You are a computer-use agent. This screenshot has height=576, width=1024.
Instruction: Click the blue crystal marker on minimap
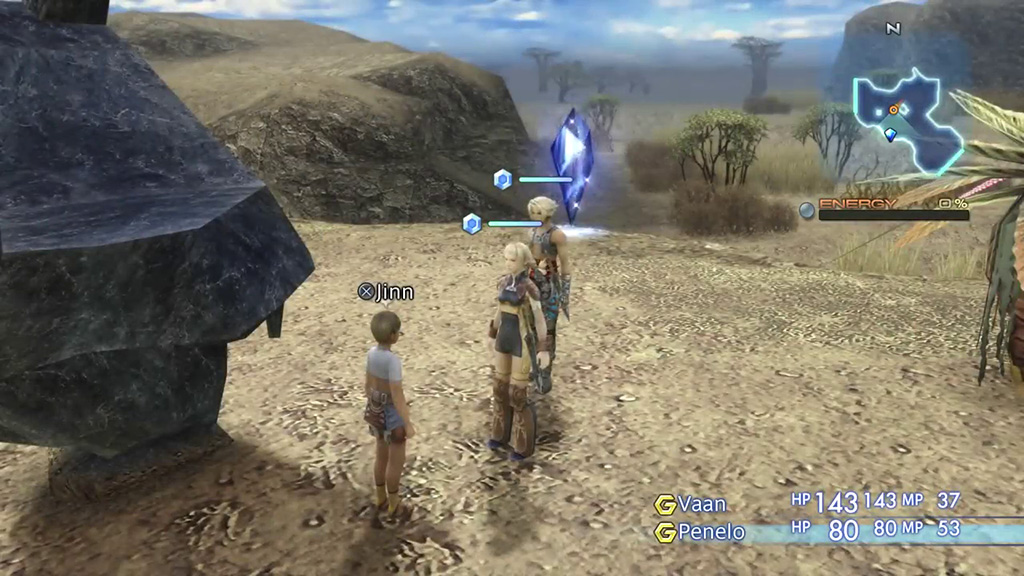pos(890,135)
